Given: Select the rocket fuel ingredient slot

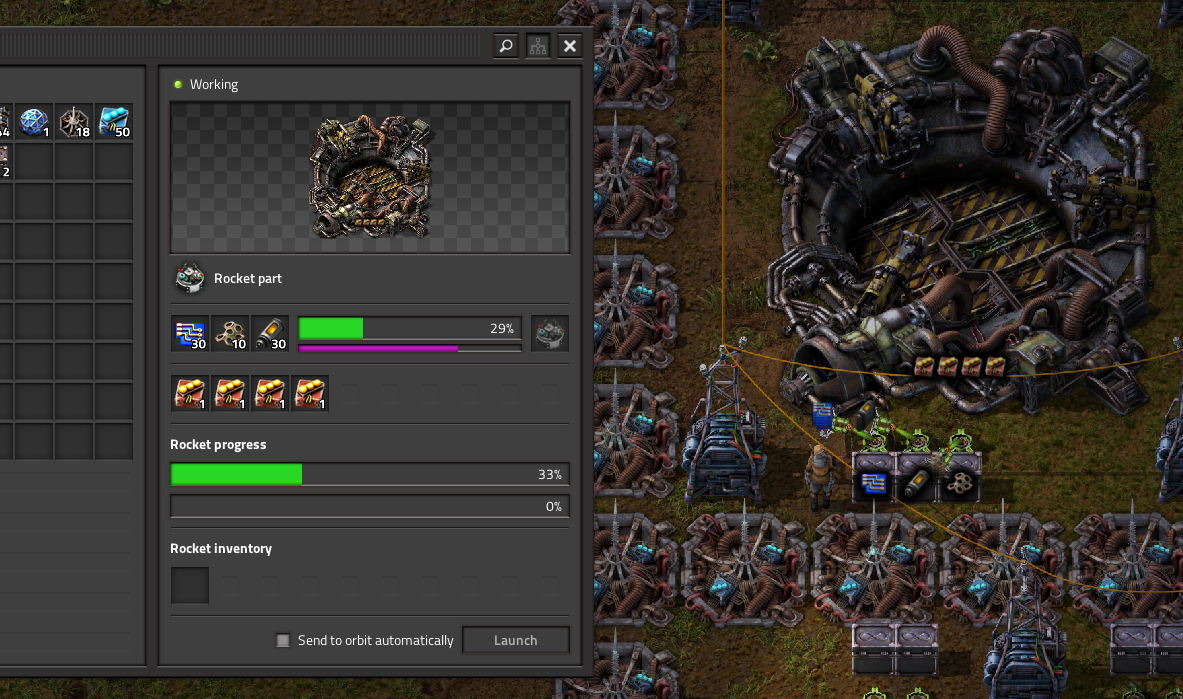Looking at the screenshot, I should tap(270, 334).
